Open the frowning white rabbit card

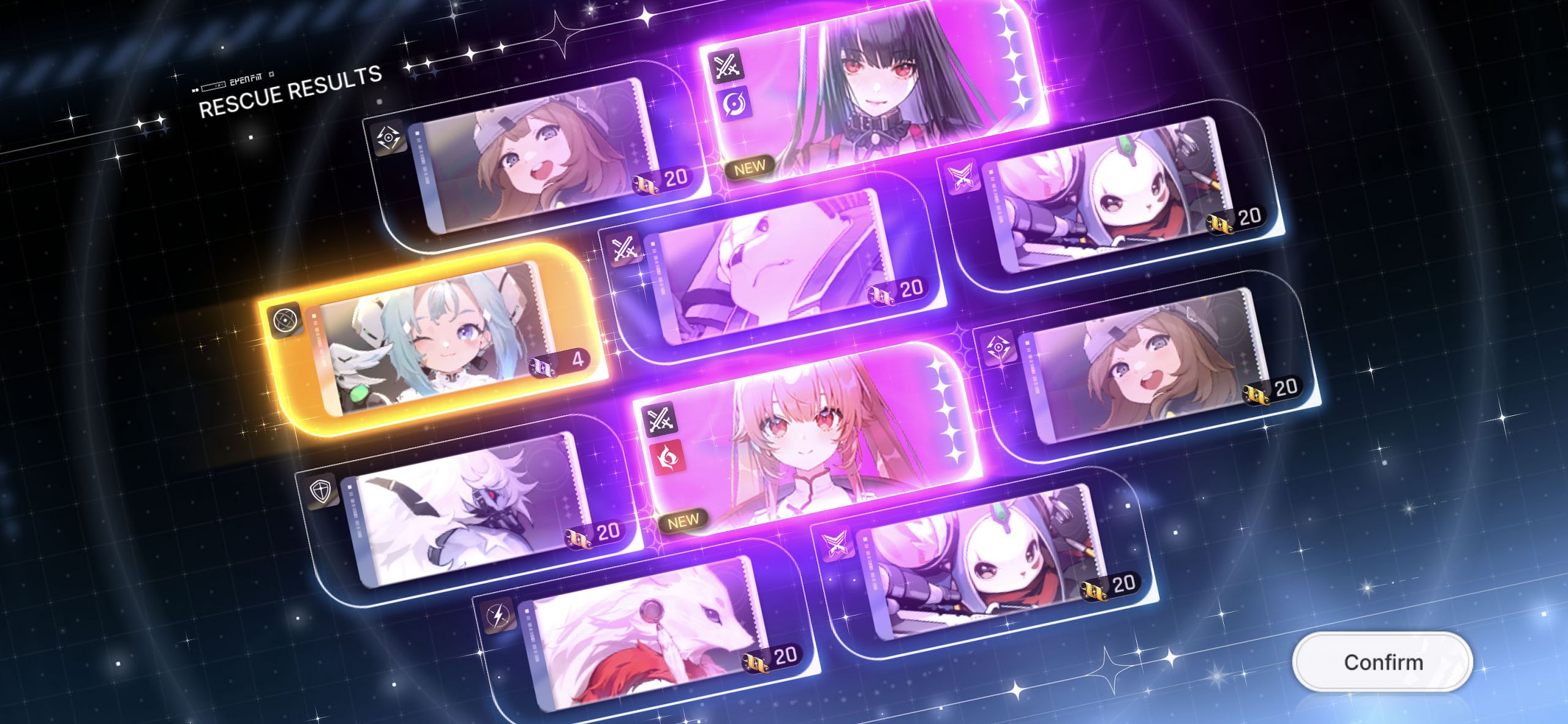pos(772,270)
